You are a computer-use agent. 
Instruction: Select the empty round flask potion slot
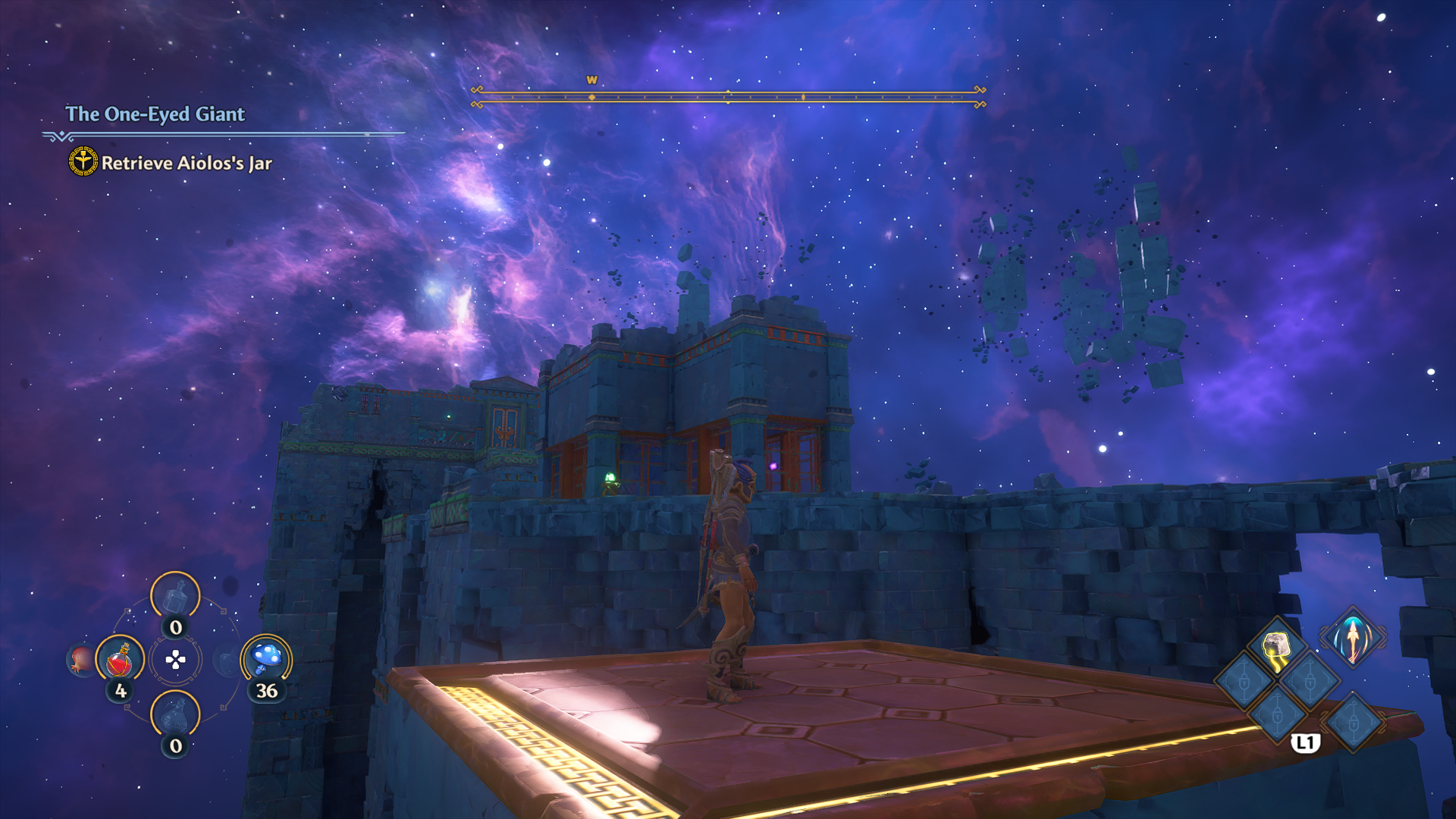point(175,714)
